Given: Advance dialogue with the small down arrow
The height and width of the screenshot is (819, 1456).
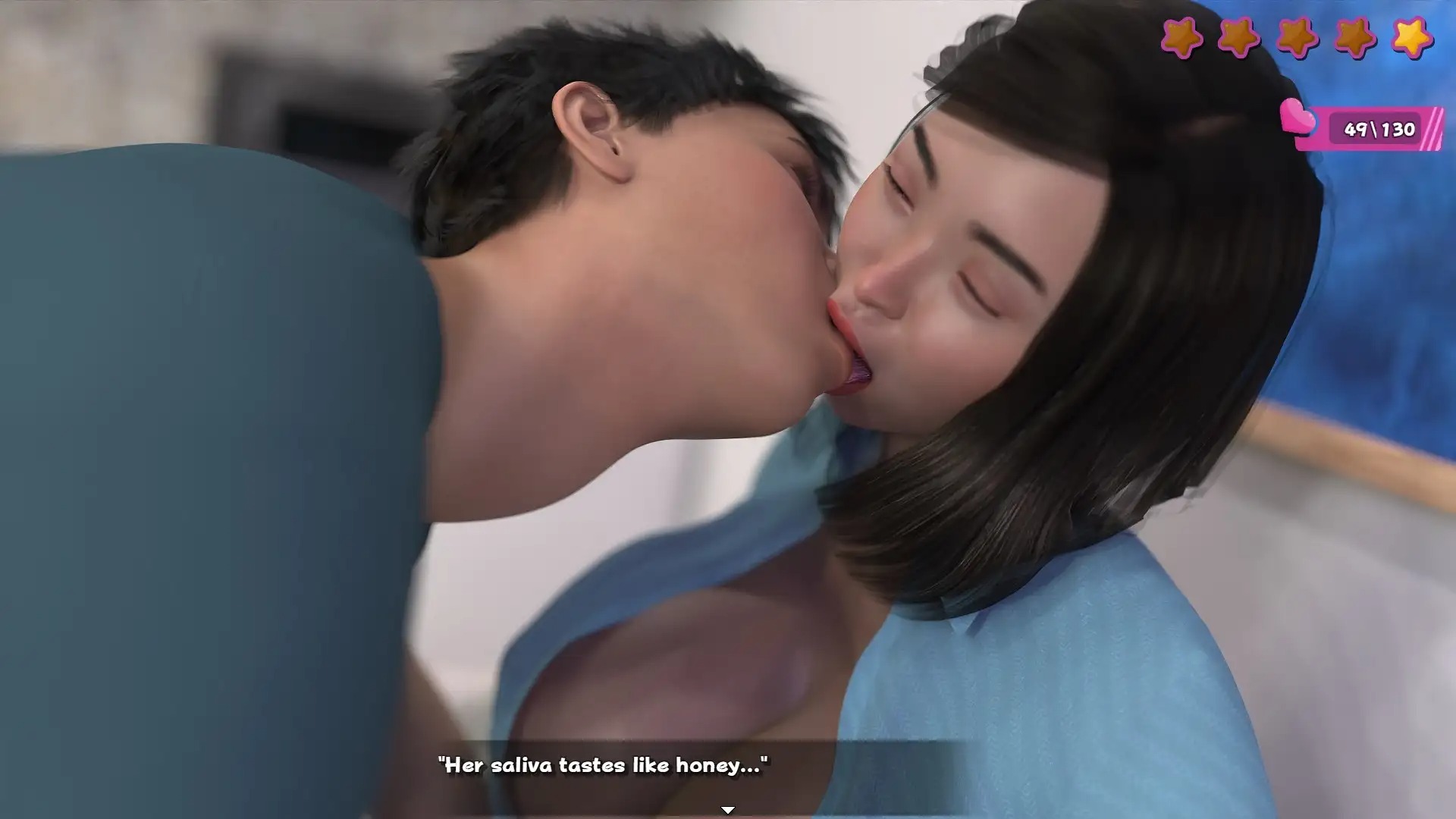Looking at the screenshot, I should tap(727, 810).
